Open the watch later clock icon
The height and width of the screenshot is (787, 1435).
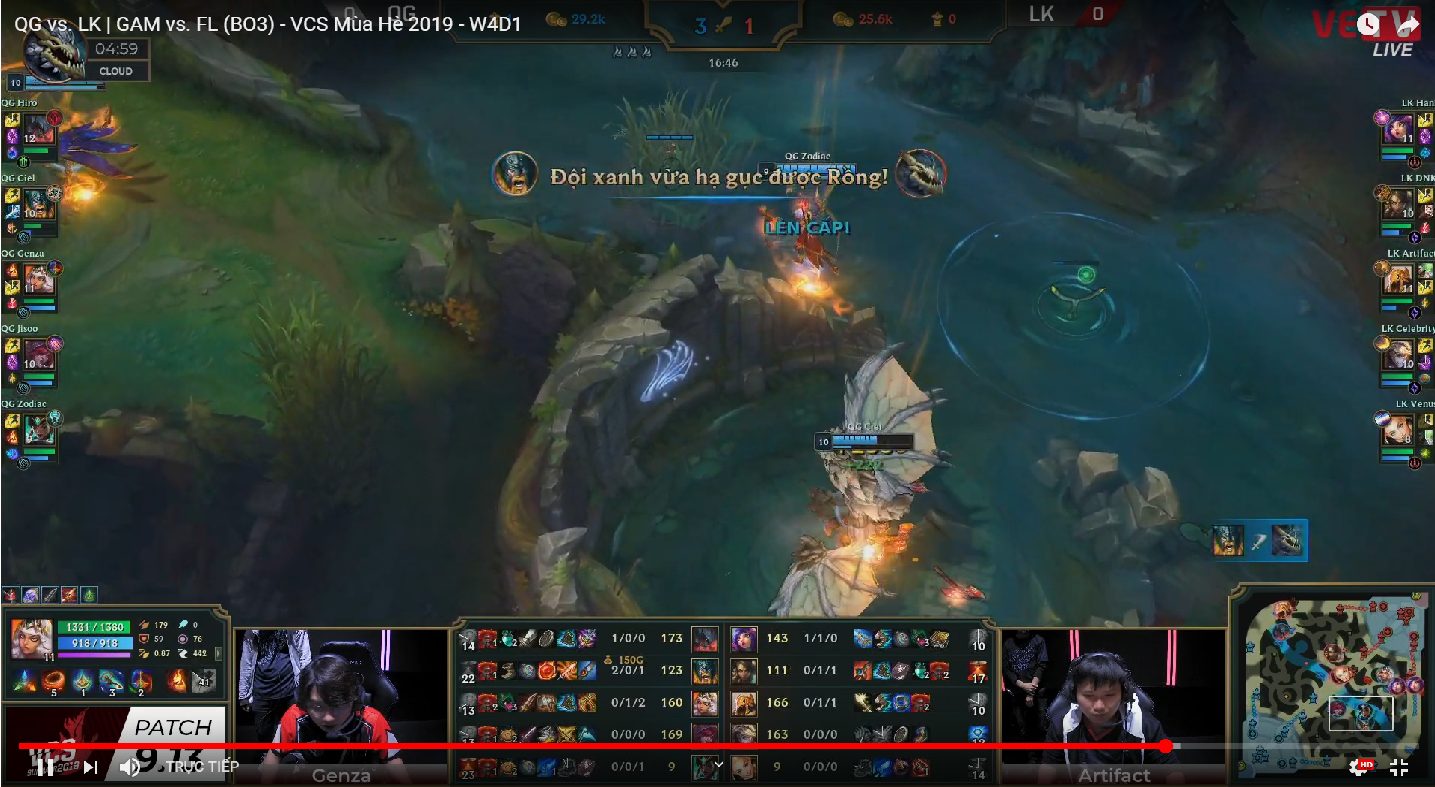coord(1367,26)
